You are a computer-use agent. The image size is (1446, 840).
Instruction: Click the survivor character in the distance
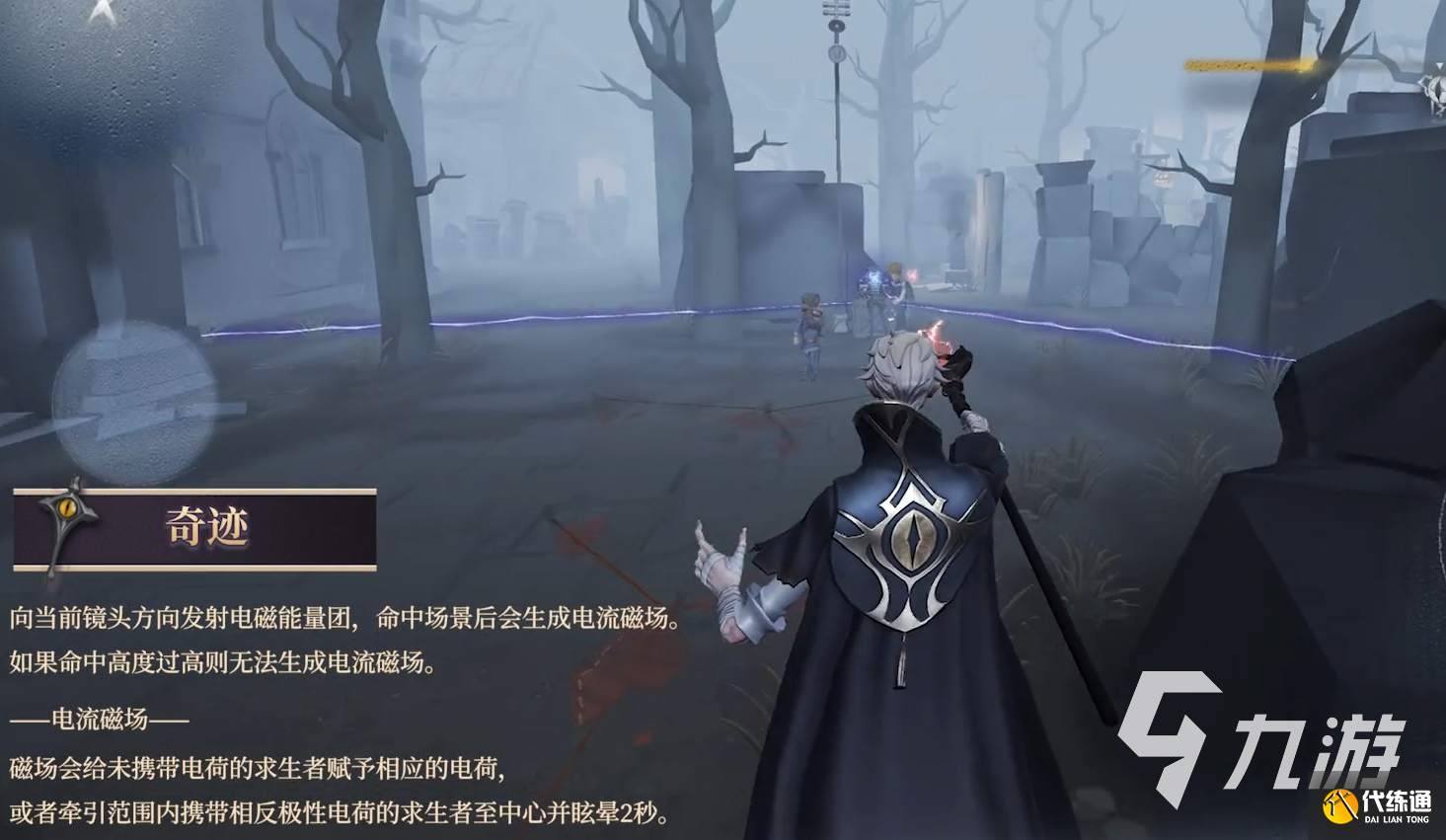(x=812, y=326)
